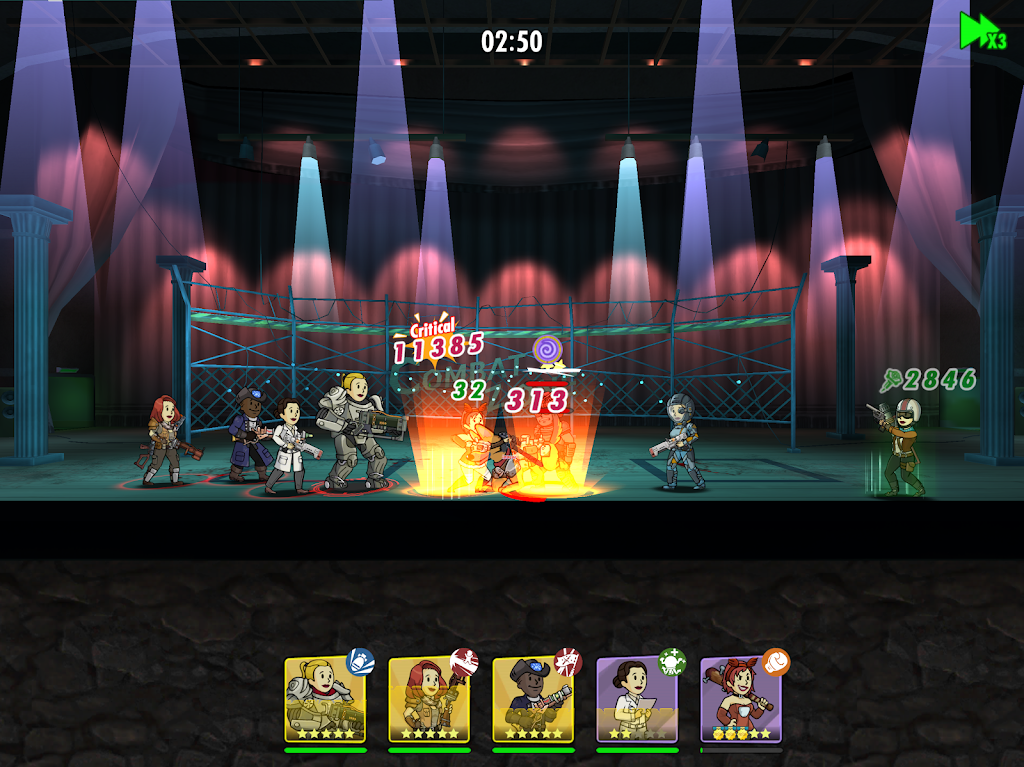Choose the red-haired rifle hero card
Viewport: 1024px width, 767px height.
[x=429, y=699]
